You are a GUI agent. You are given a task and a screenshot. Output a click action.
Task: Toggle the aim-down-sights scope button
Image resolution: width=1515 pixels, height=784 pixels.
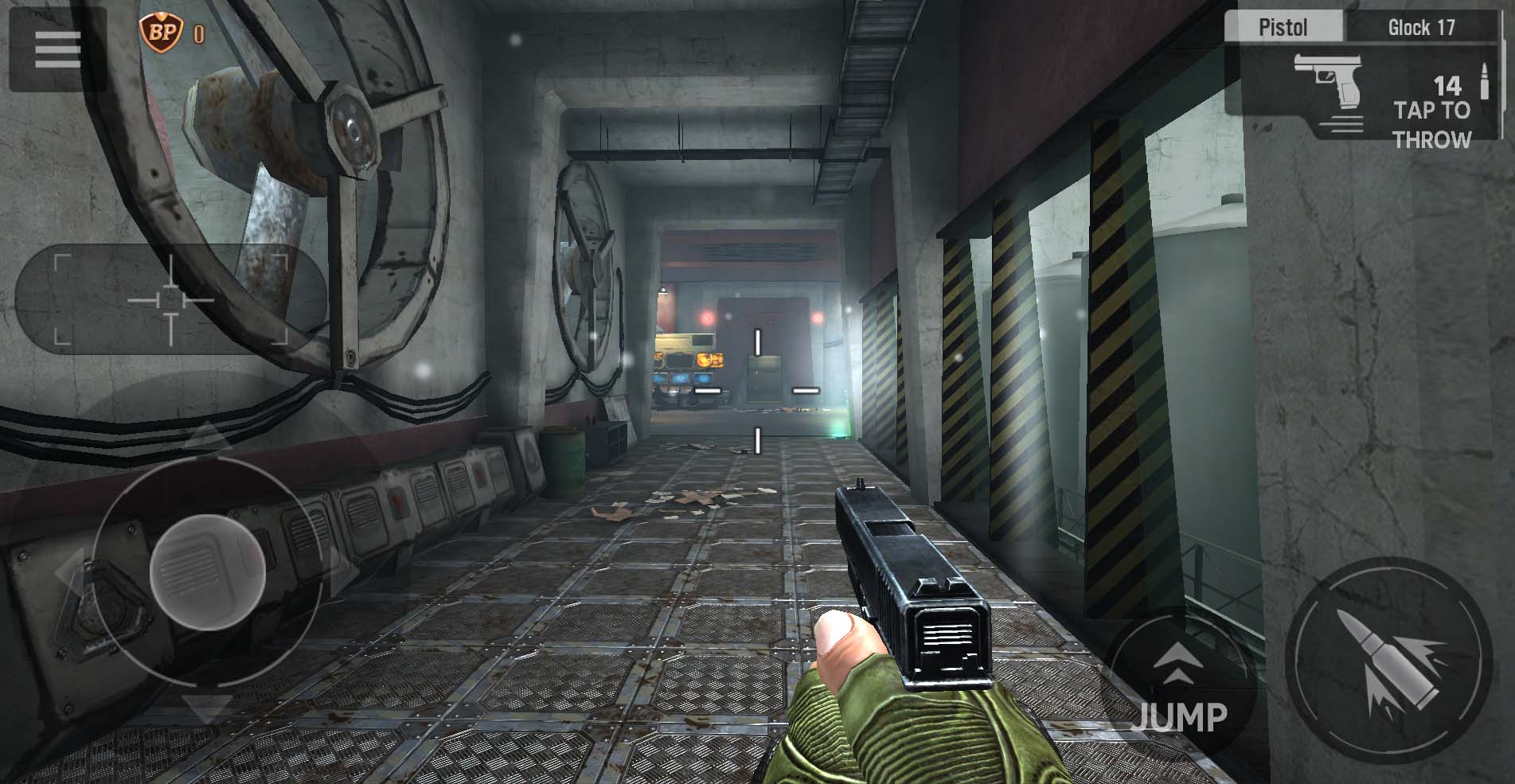pos(170,299)
